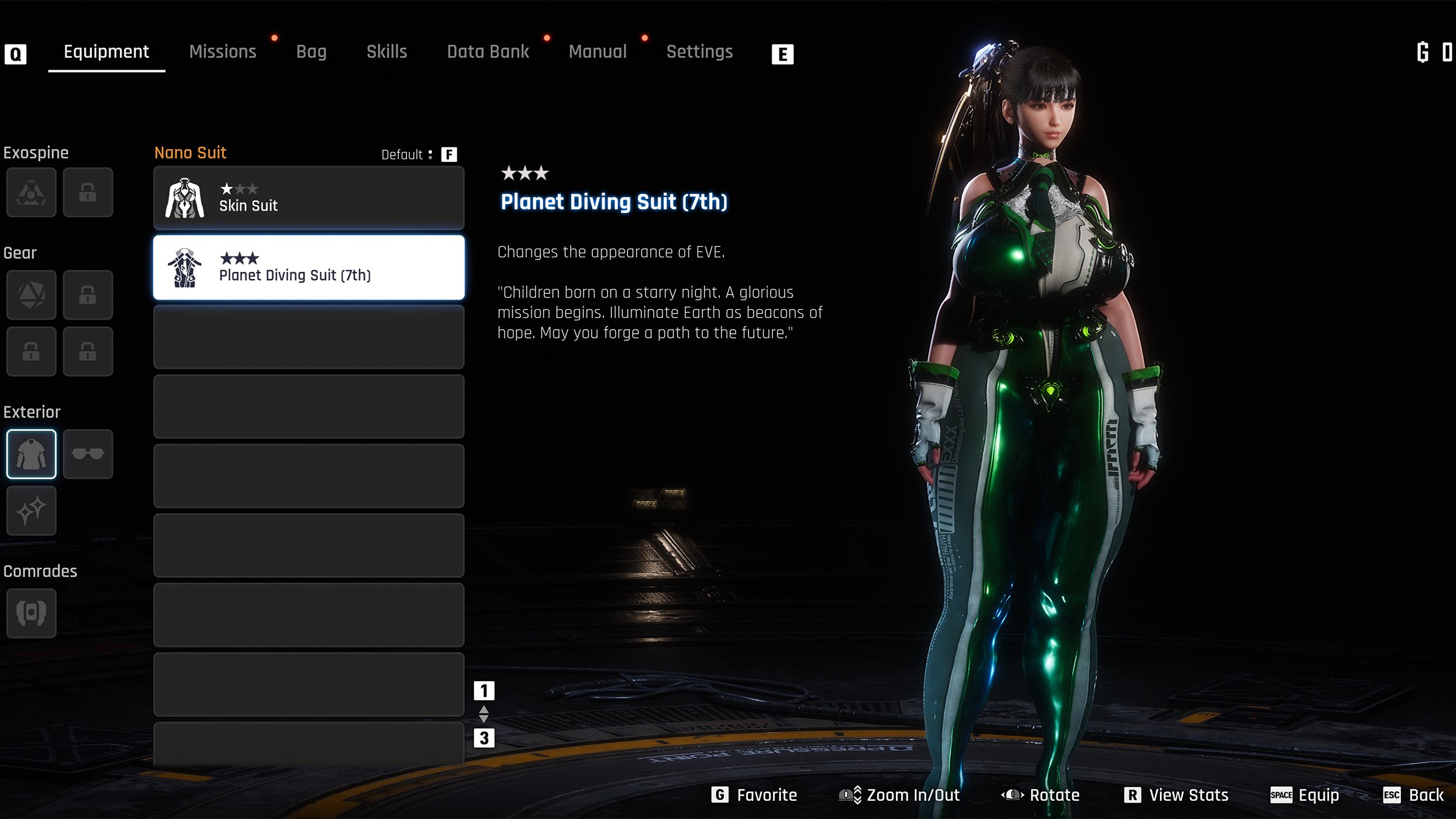
Task: Go to the Bag tab
Action: pyautogui.click(x=311, y=52)
